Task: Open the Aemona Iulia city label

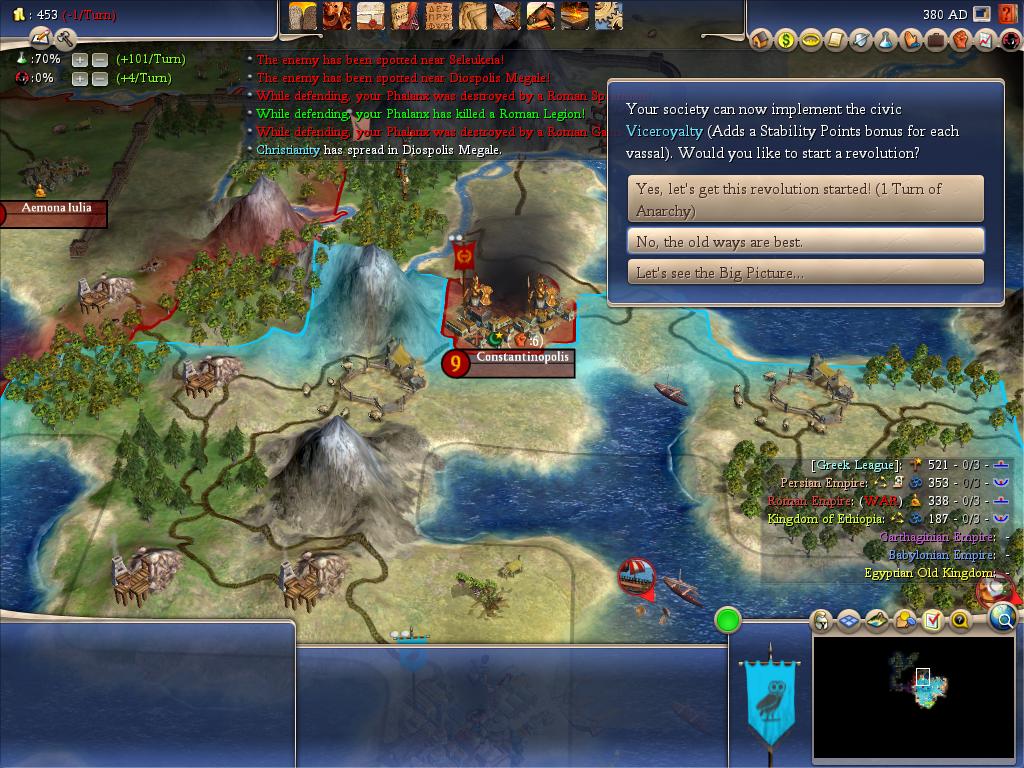Action: [57, 209]
